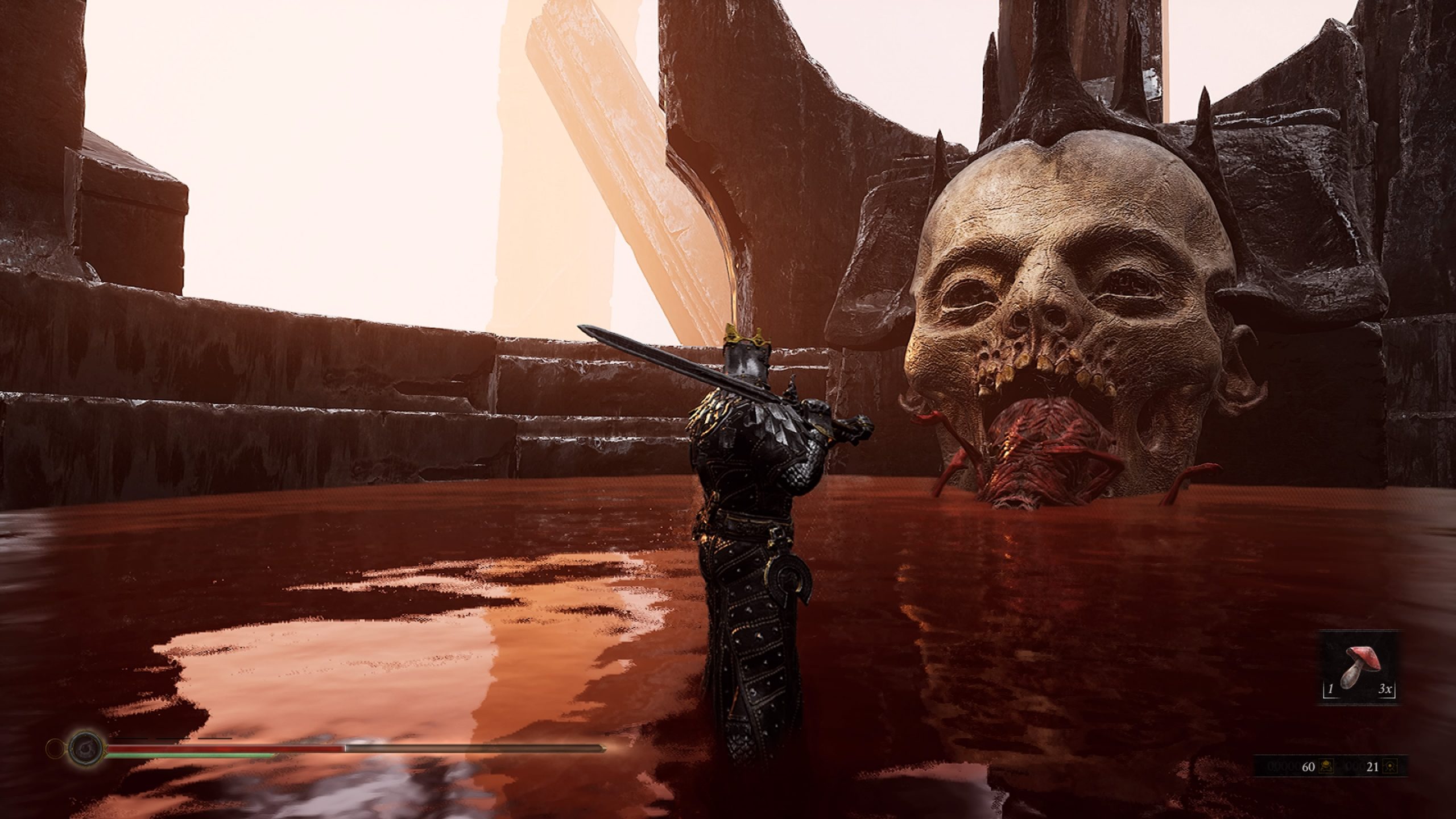Image resolution: width=1456 pixels, height=819 pixels.
Task: Click the 3x stack count on the mushroom item
Action: (1386, 690)
